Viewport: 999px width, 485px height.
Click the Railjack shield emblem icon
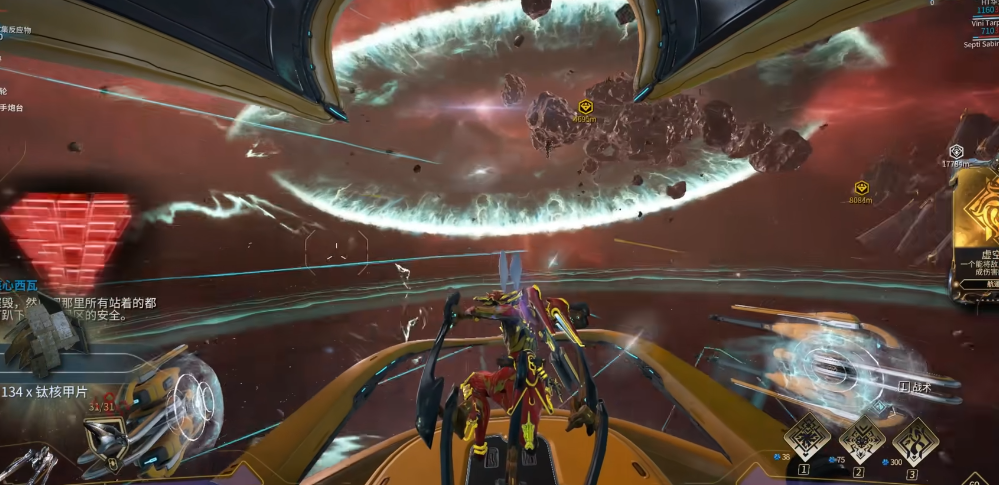point(104,441)
